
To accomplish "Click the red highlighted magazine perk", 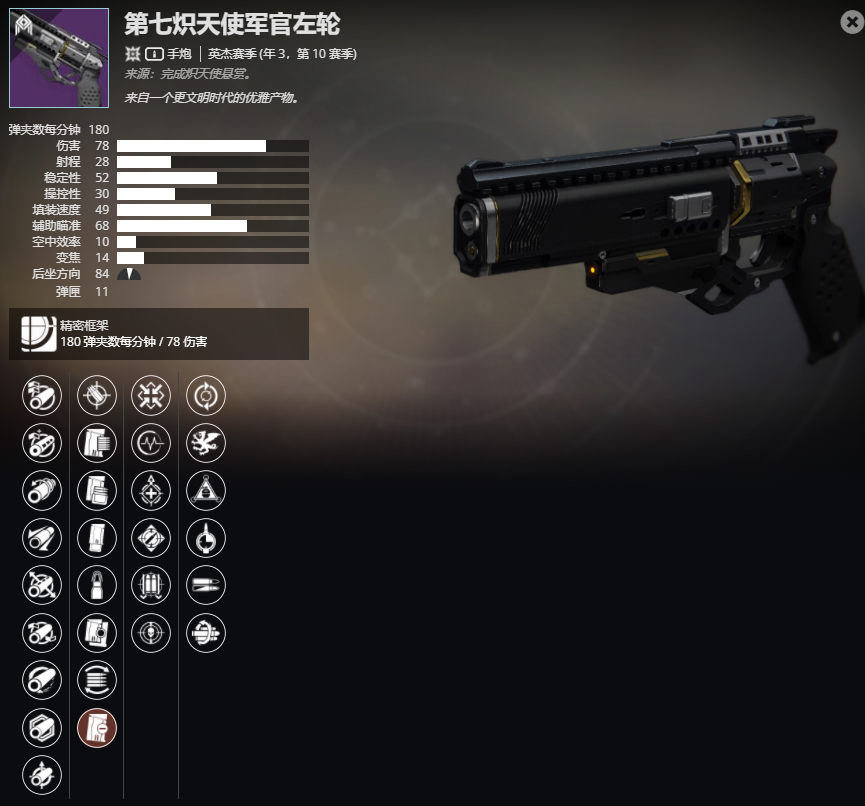I will (97, 727).
